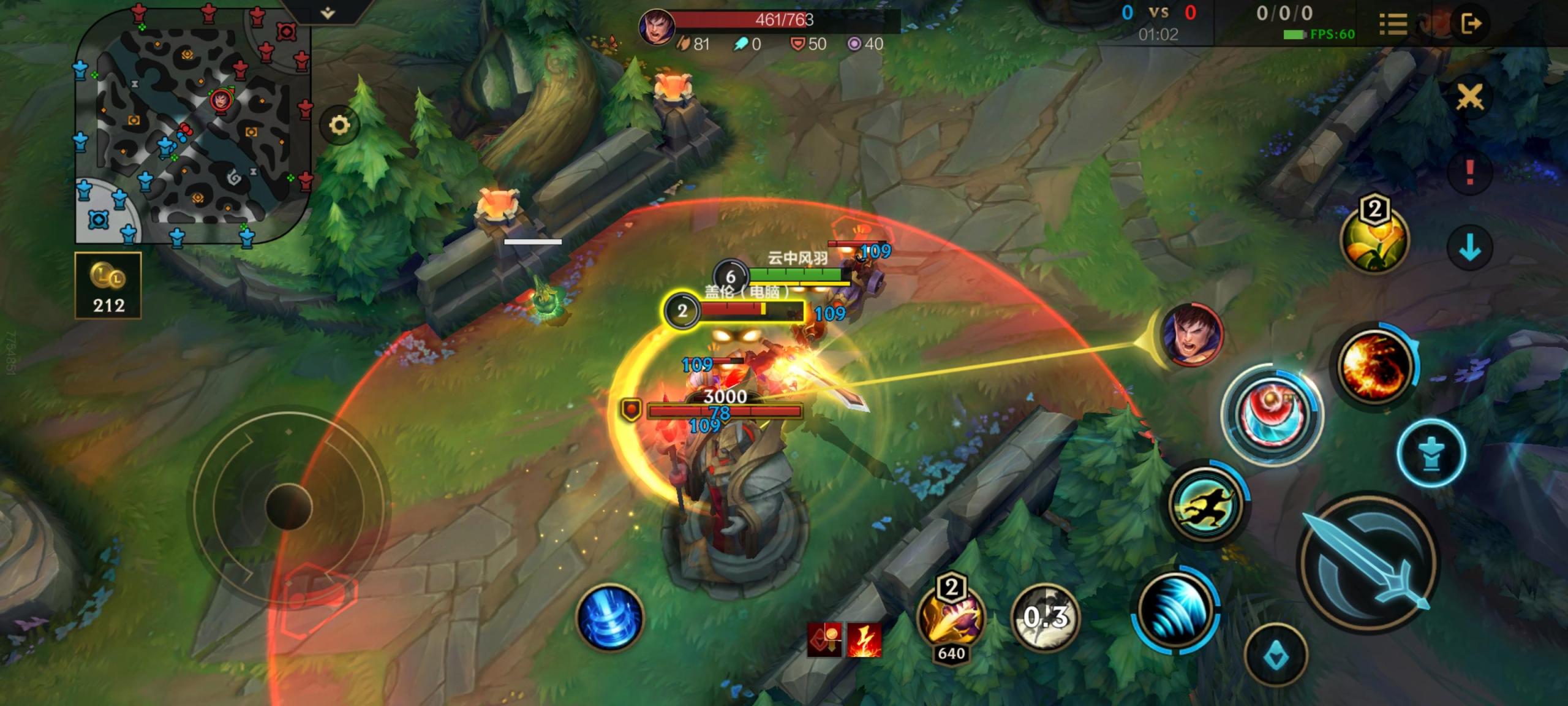Open the minimap
Image resolution: width=1568 pixels, height=706 pixels.
point(193,126)
